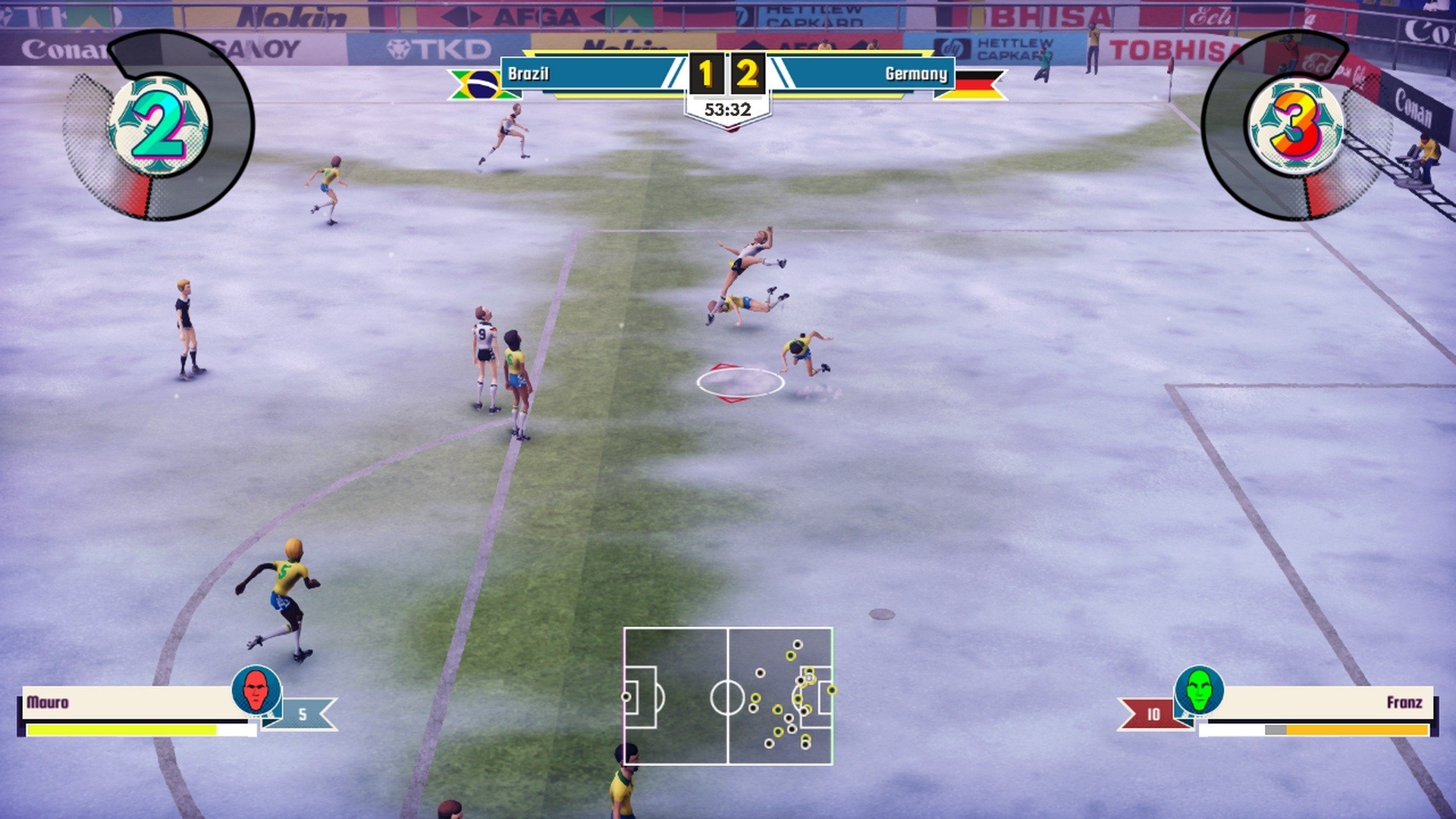Click the pitch radar minimap
Image resolution: width=1456 pixels, height=819 pixels.
click(x=728, y=695)
